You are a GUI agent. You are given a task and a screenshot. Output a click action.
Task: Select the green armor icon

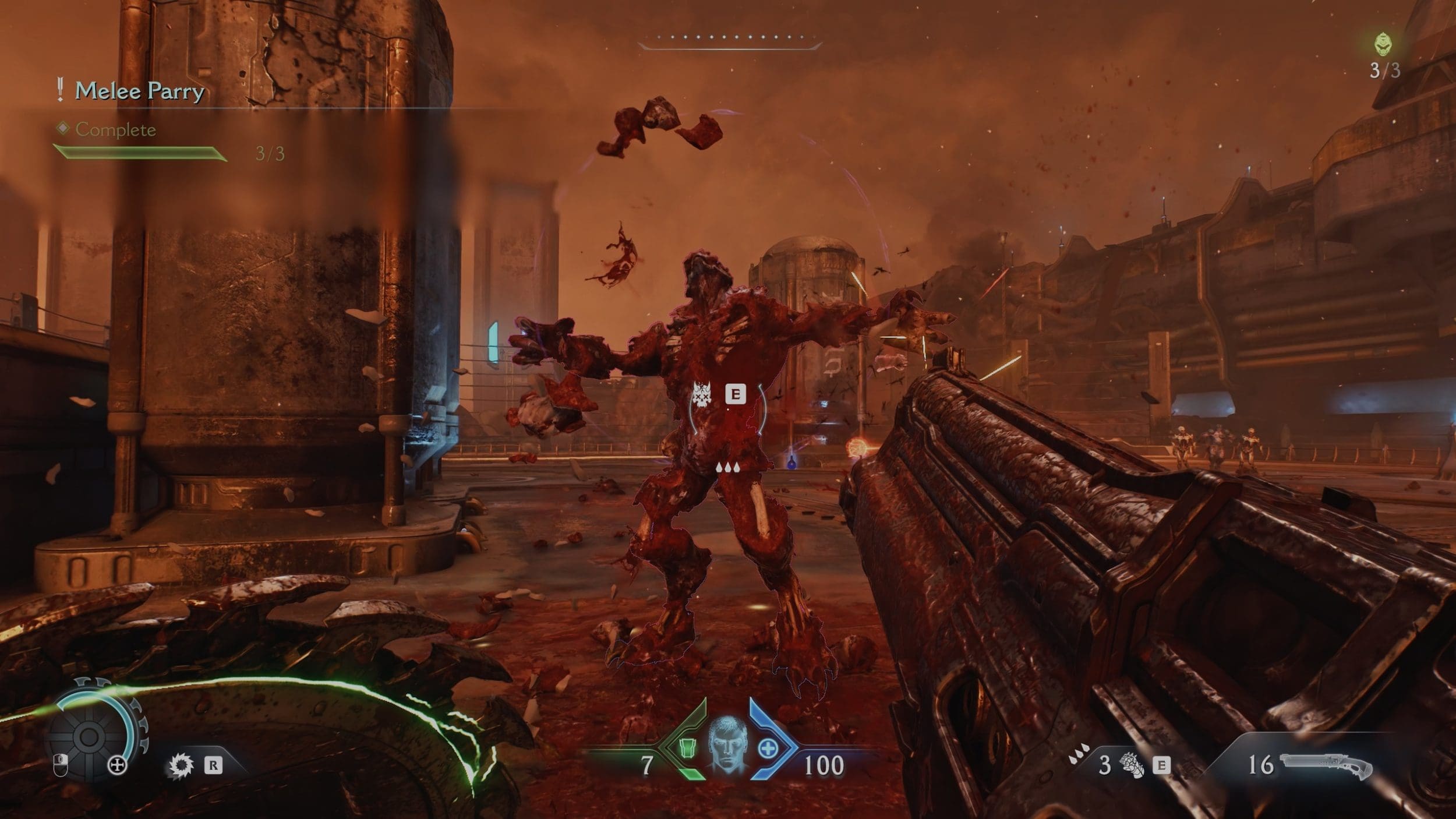point(688,748)
